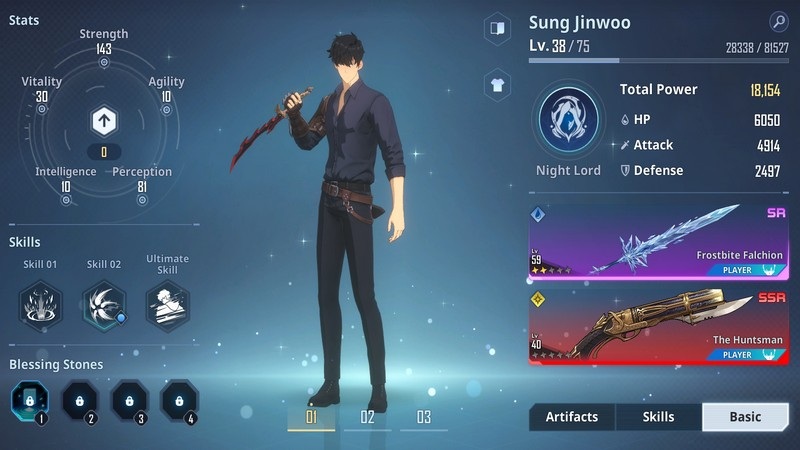Open the Artifacts tab
The image size is (800, 450).
pyautogui.click(x=572, y=417)
